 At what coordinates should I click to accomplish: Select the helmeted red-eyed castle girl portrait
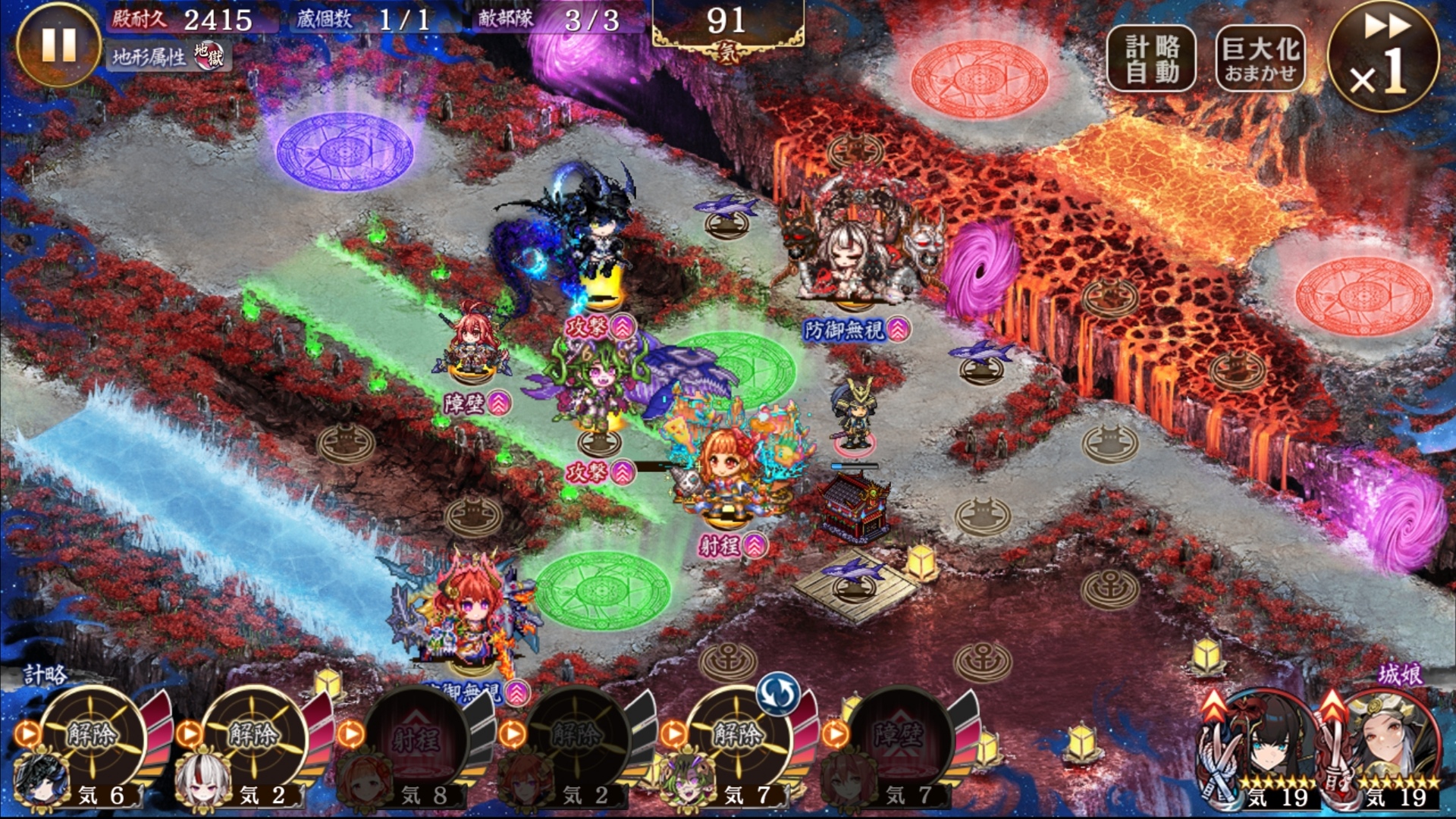pos(1387,749)
